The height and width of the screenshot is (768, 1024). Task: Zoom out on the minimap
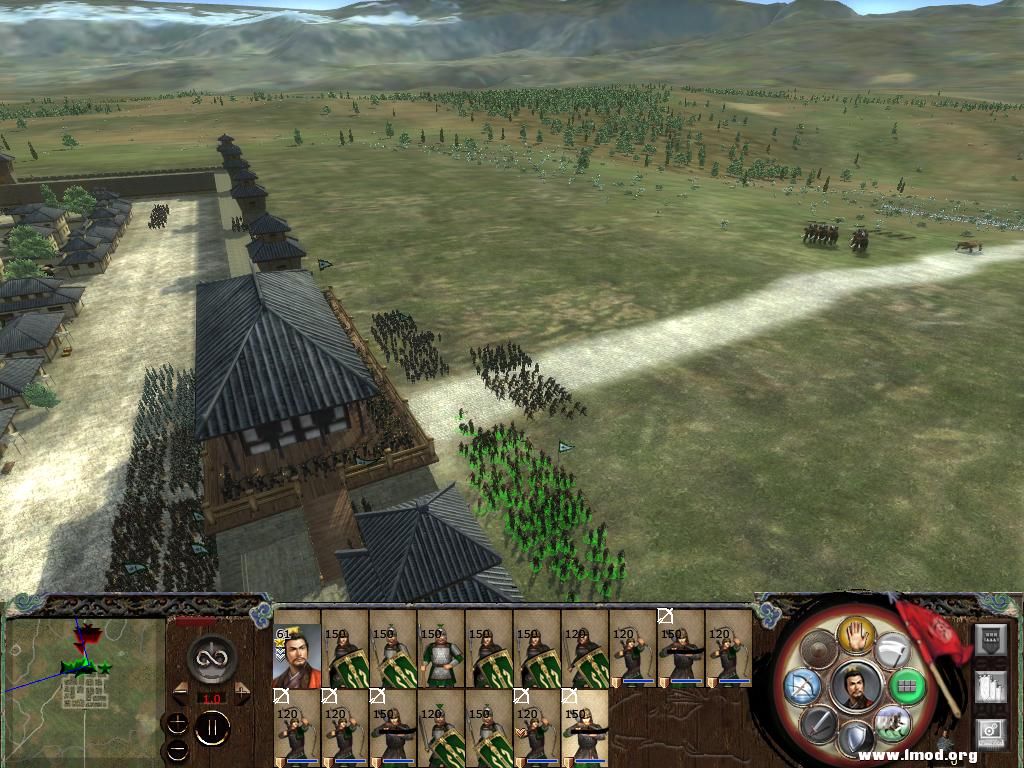pos(177,749)
